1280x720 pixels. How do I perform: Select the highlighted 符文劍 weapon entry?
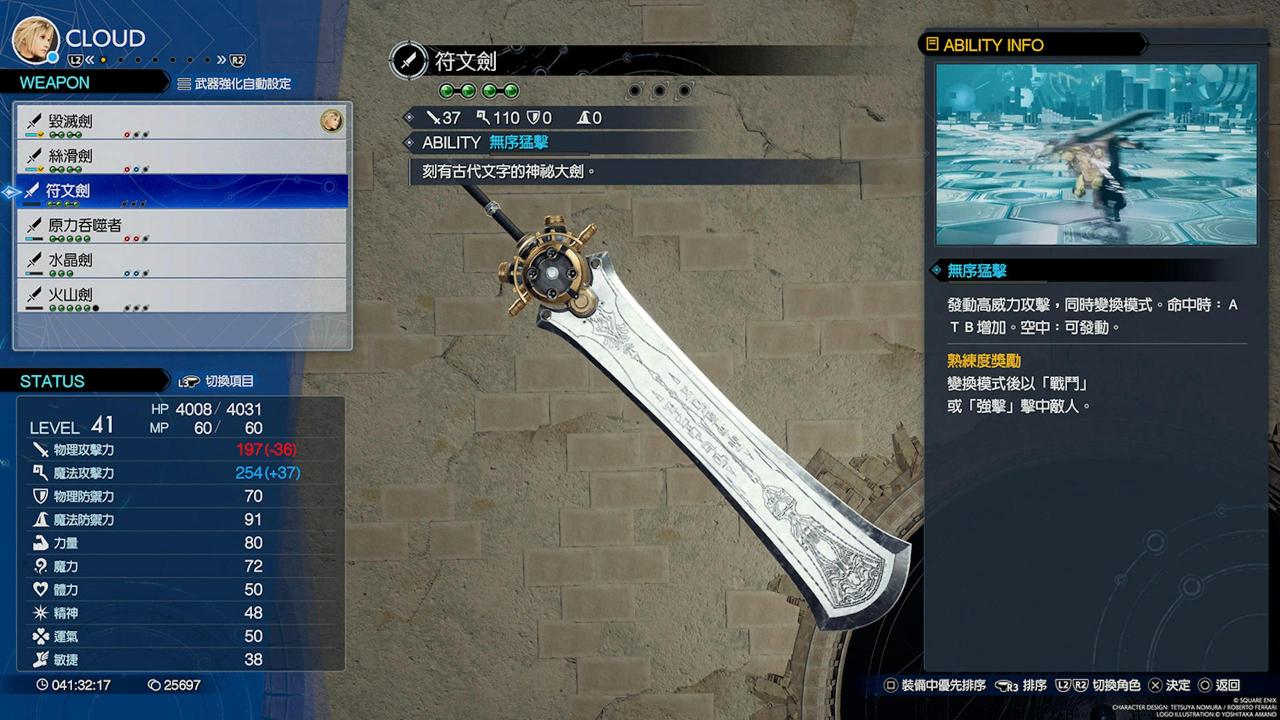182,191
